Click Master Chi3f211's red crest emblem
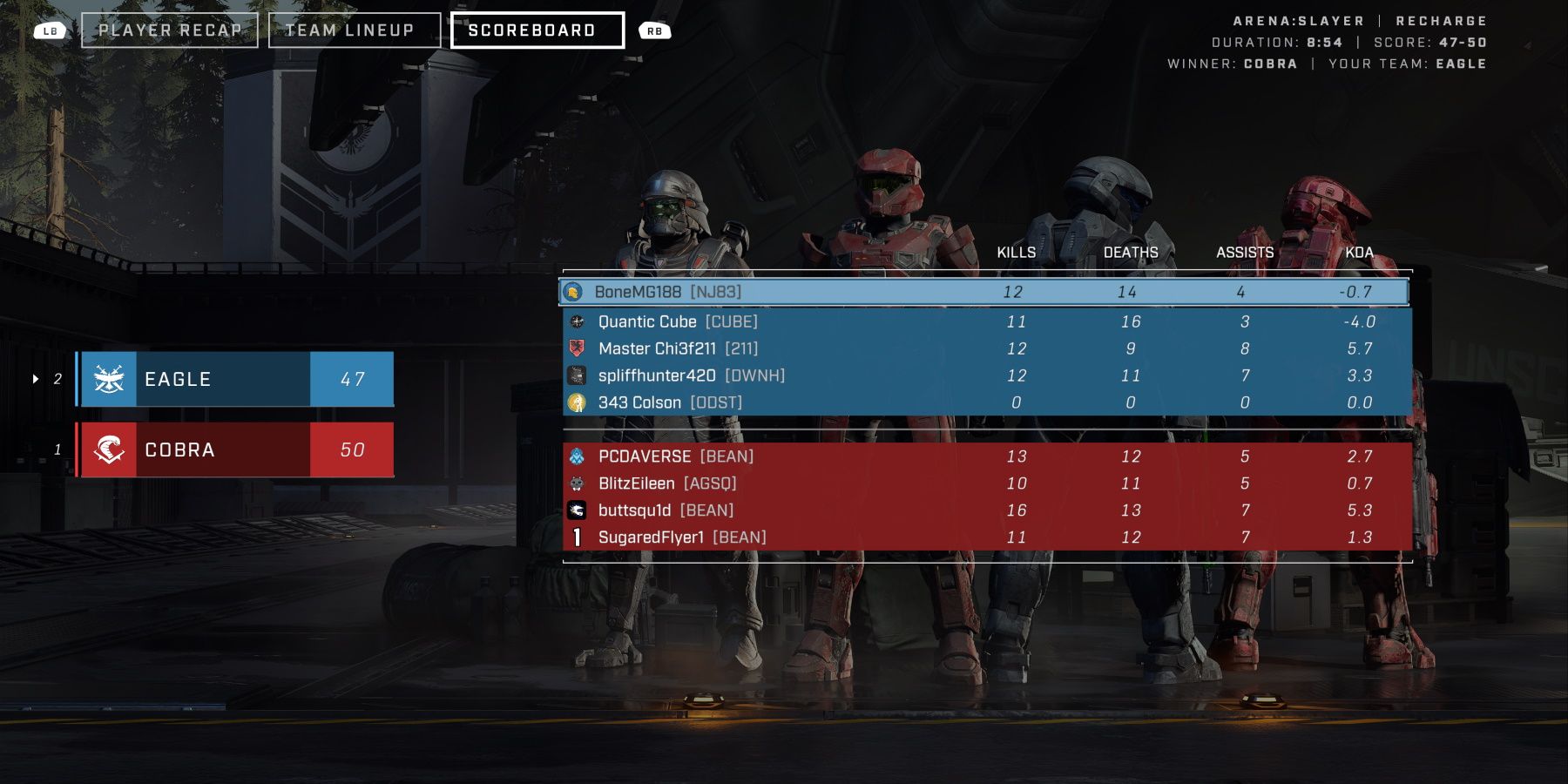The height and width of the screenshot is (784, 1568). [576, 348]
